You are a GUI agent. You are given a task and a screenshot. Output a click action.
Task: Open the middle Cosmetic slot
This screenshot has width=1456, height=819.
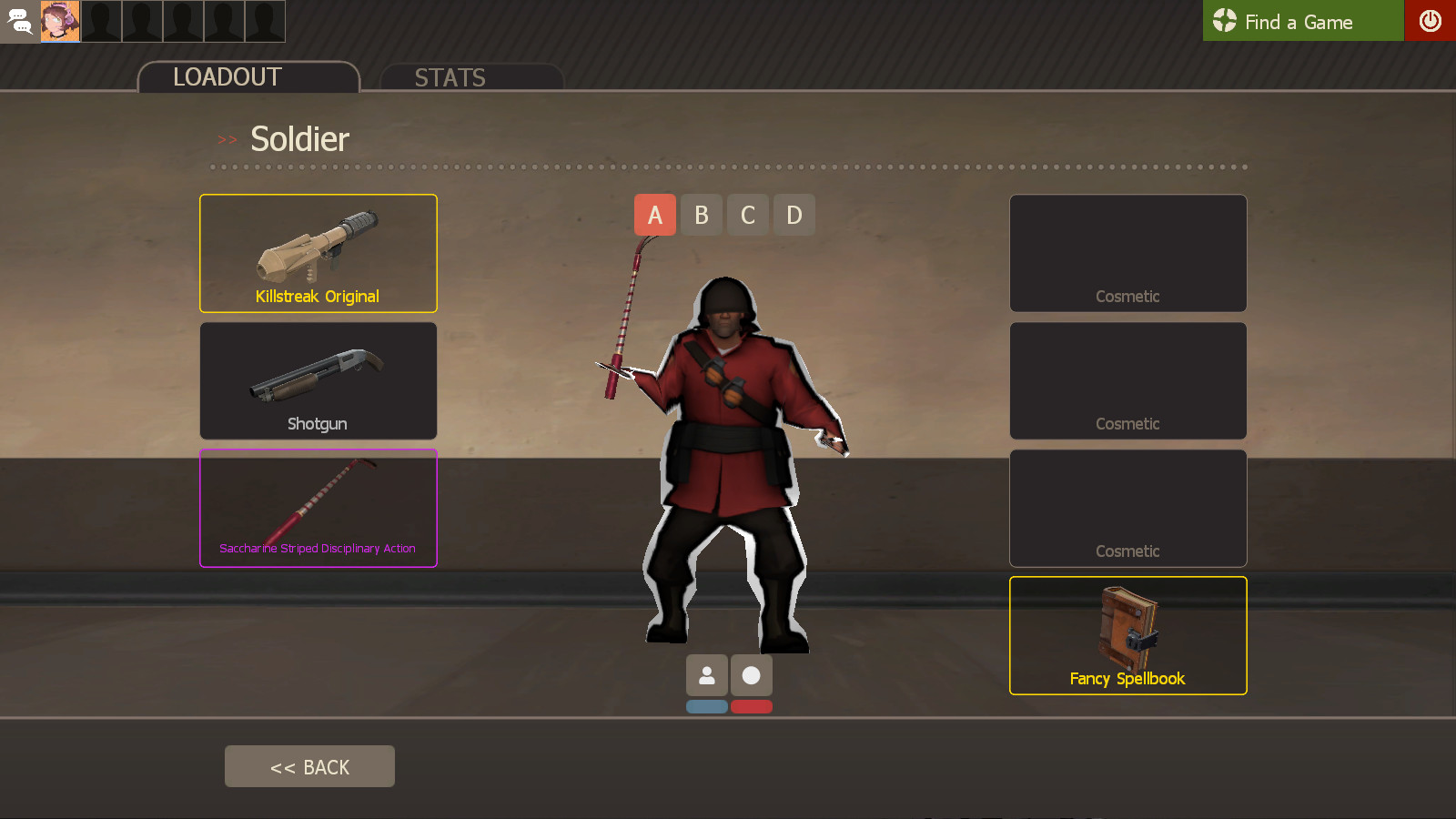[1127, 380]
